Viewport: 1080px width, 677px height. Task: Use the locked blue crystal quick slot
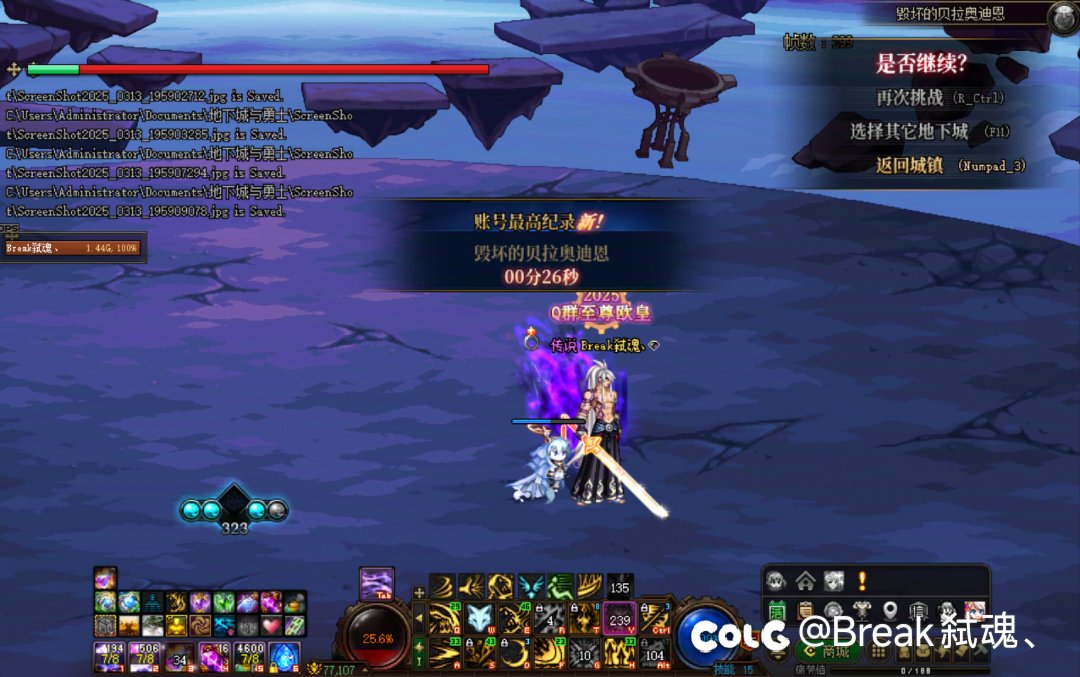(x=284, y=657)
